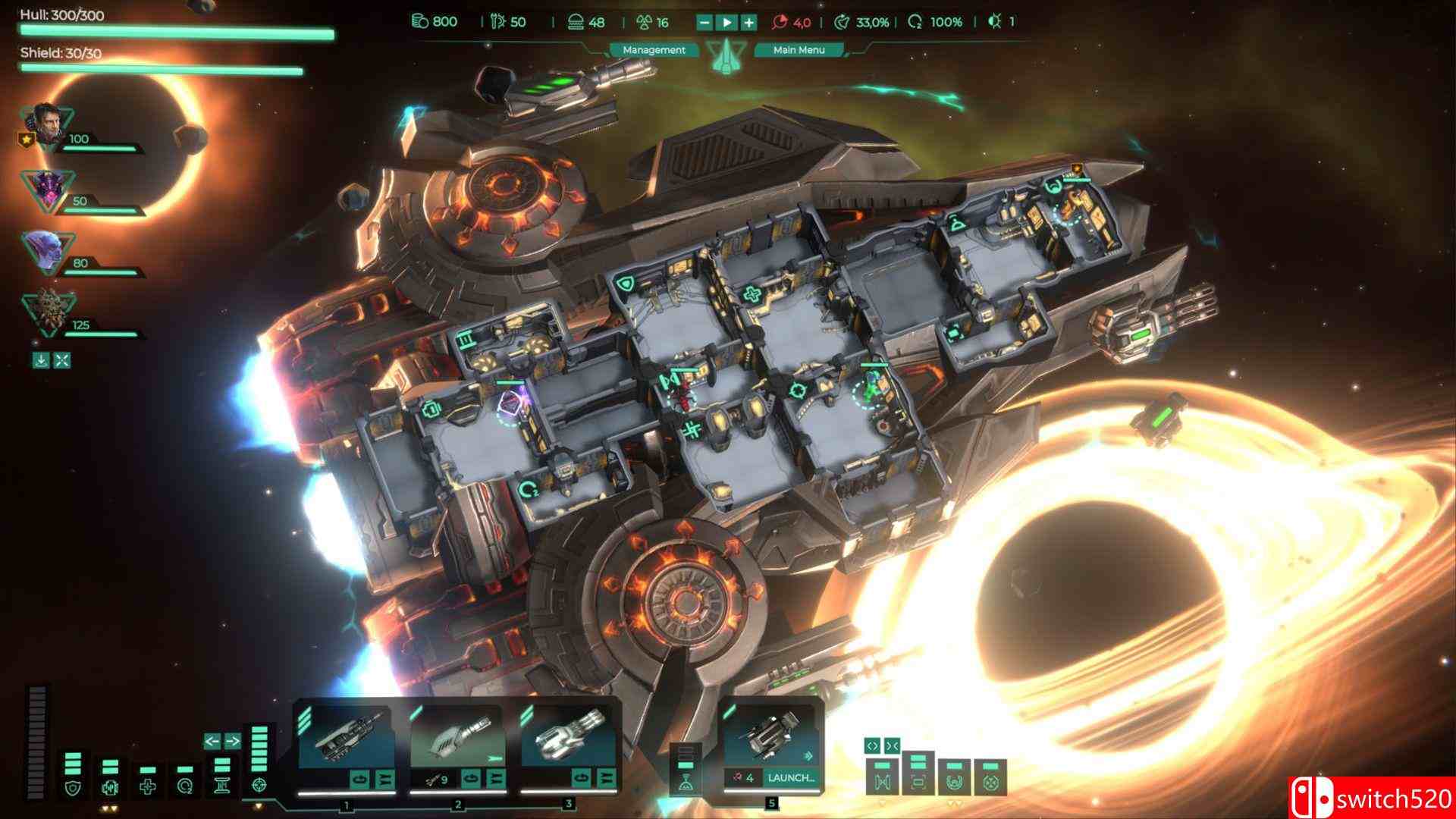Click the crossed-arrows button under the crew list
Viewport: 1456px width, 819px height.
pos(62,360)
